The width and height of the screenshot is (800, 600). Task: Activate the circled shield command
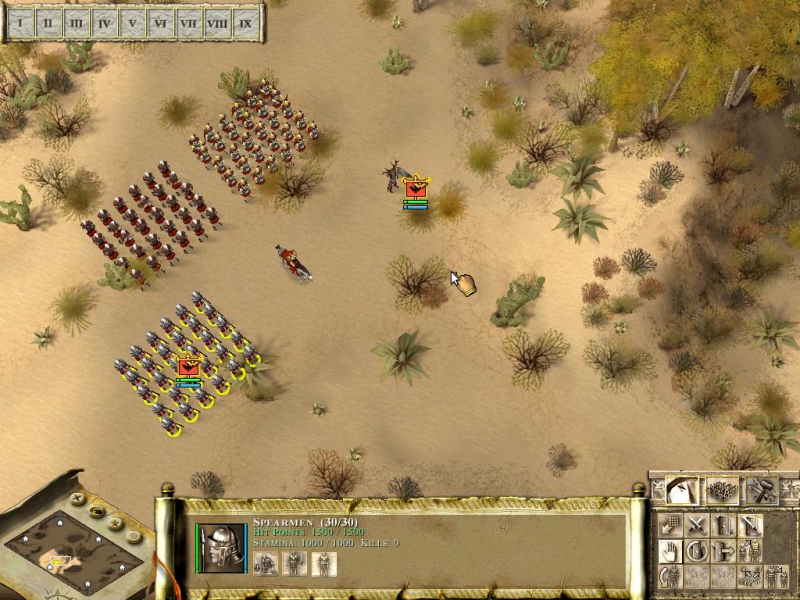coord(697,551)
